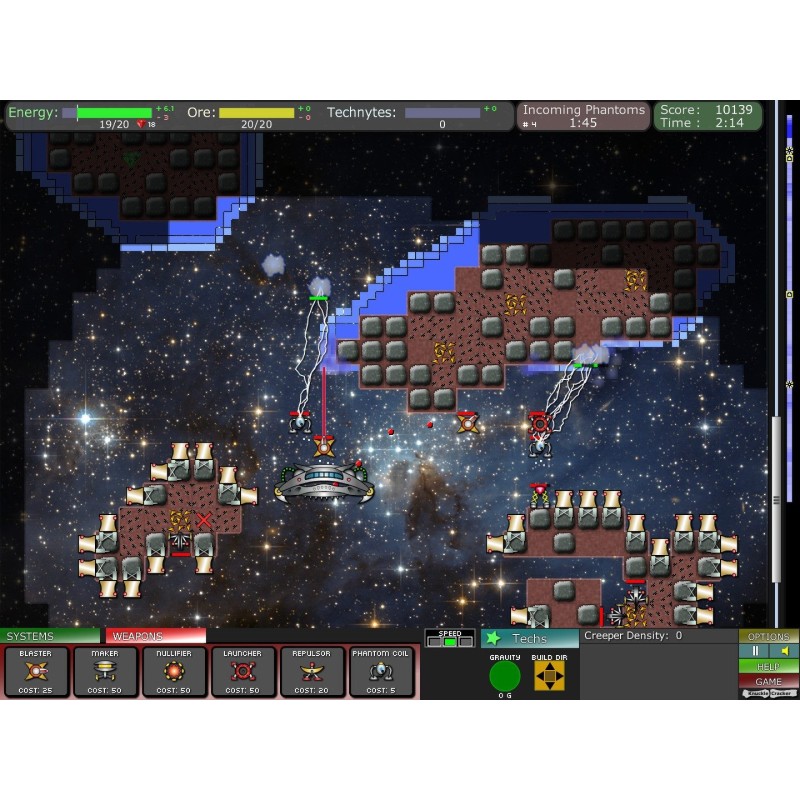800x800 pixels.
Task: Open the Help screen
Action: click(x=768, y=666)
